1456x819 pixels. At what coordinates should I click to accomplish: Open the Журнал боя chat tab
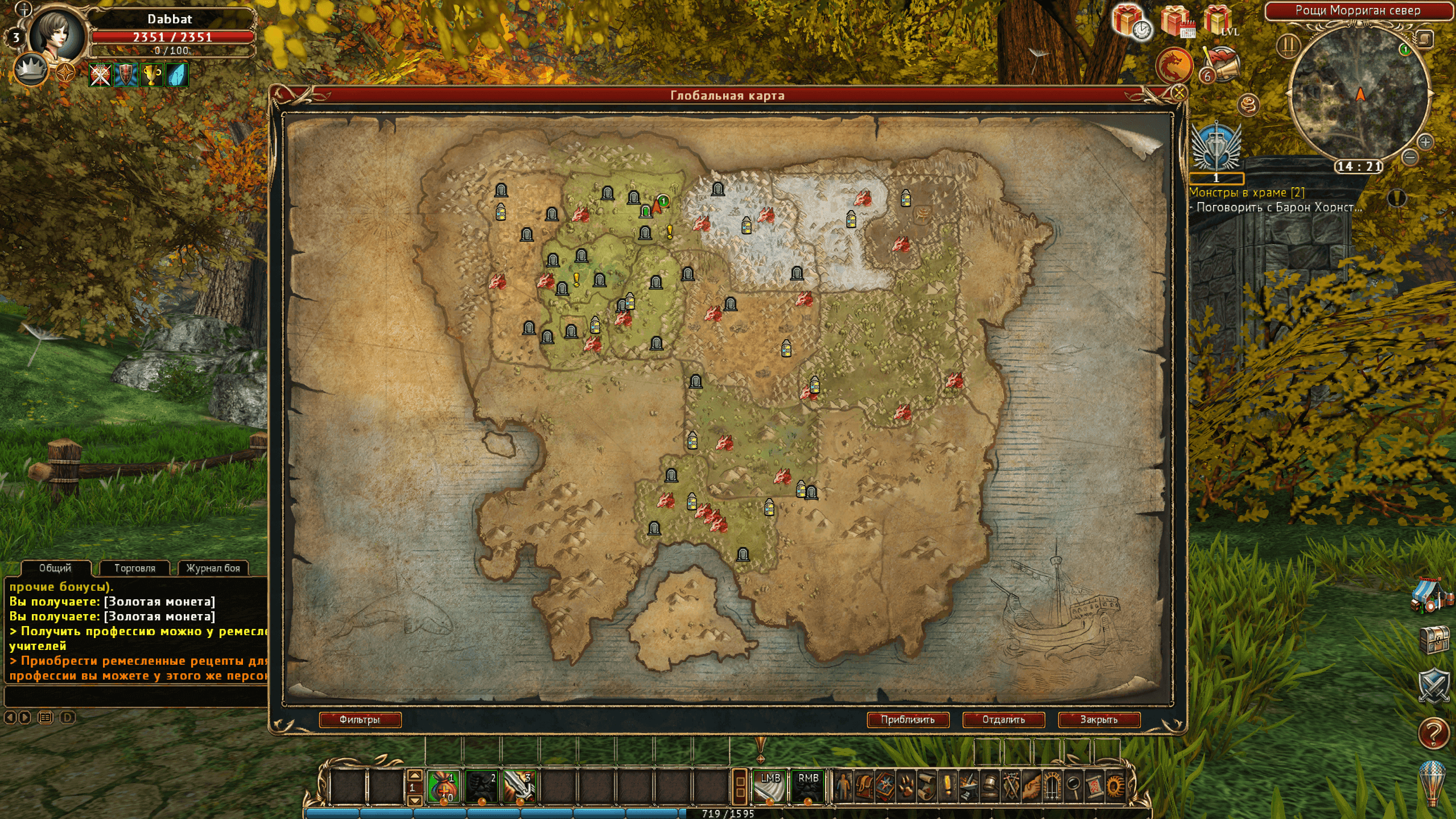tap(213, 568)
